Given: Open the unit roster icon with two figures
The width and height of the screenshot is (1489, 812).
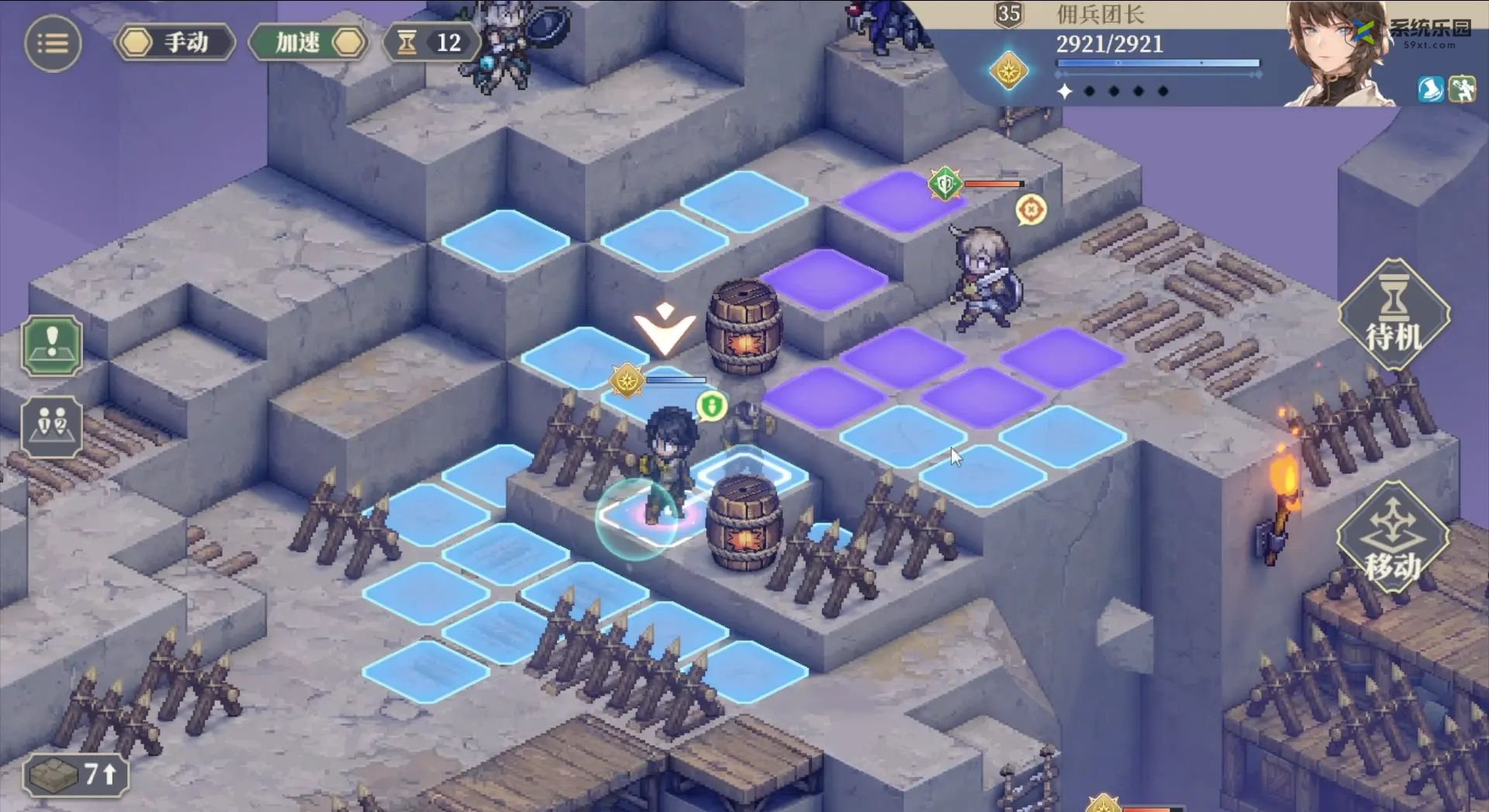Looking at the screenshot, I should [x=52, y=427].
